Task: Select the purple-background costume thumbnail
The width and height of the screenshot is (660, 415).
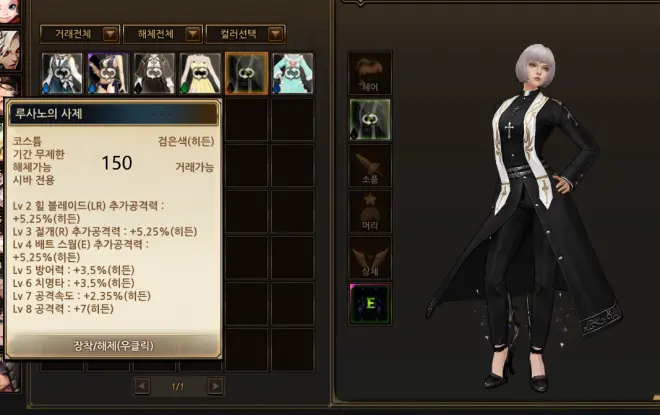Action: point(108,73)
